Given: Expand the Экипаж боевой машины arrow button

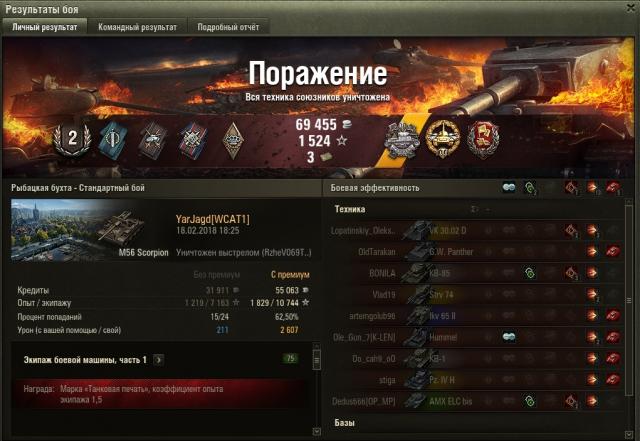Looking at the screenshot, I should [159, 359].
